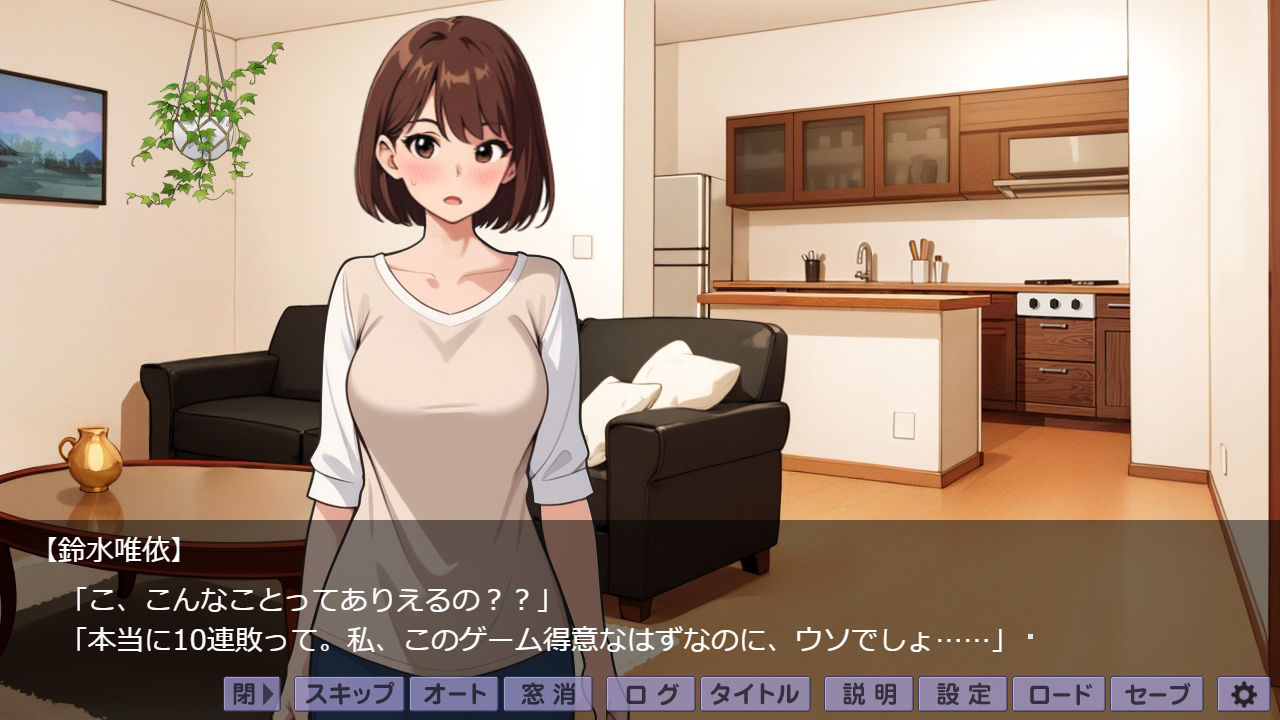The width and height of the screenshot is (1280, 720).
Task: Return to title via タイトル button
Action: click(x=755, y=693)
